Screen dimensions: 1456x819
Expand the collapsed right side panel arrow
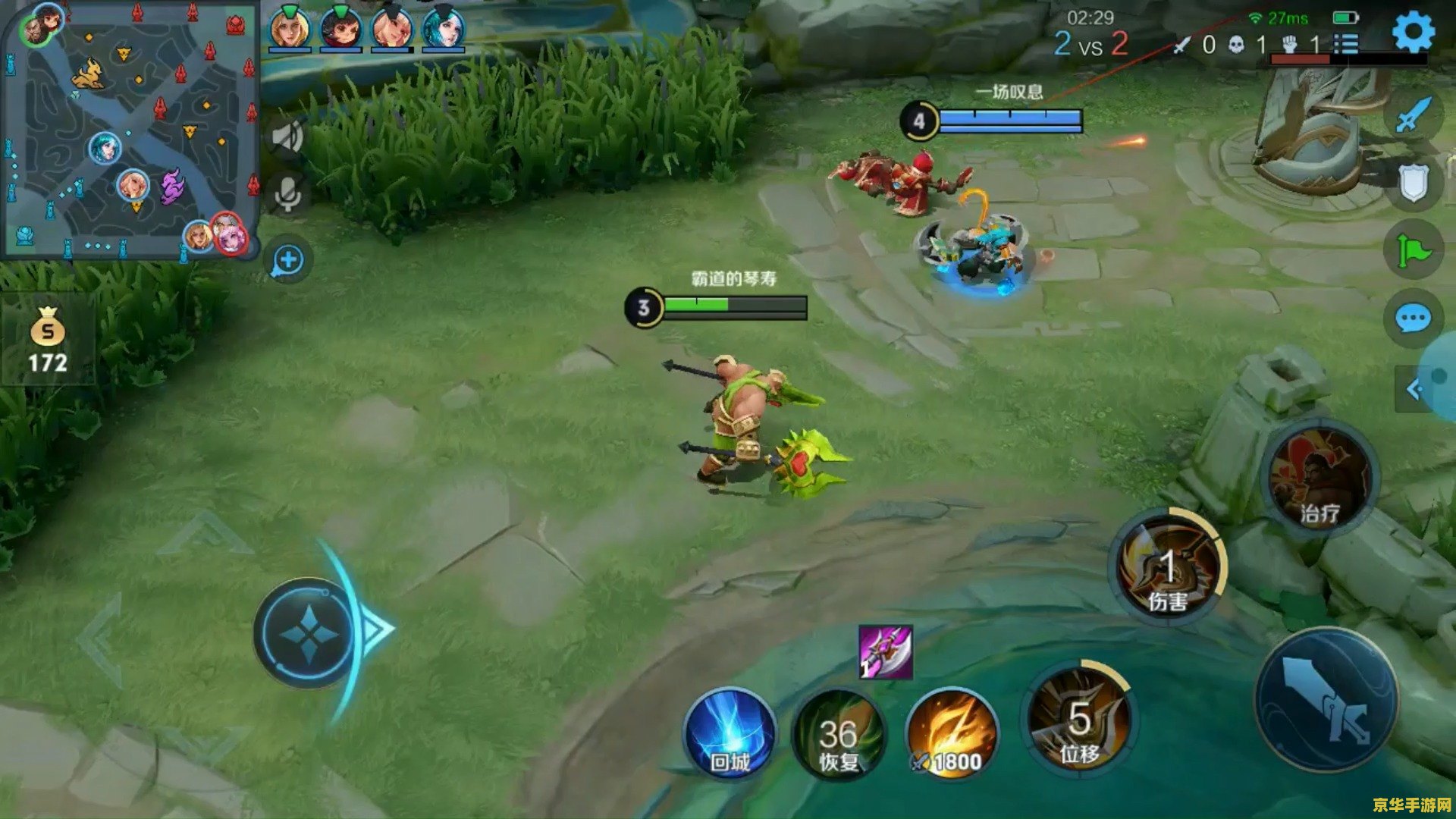1415,390
